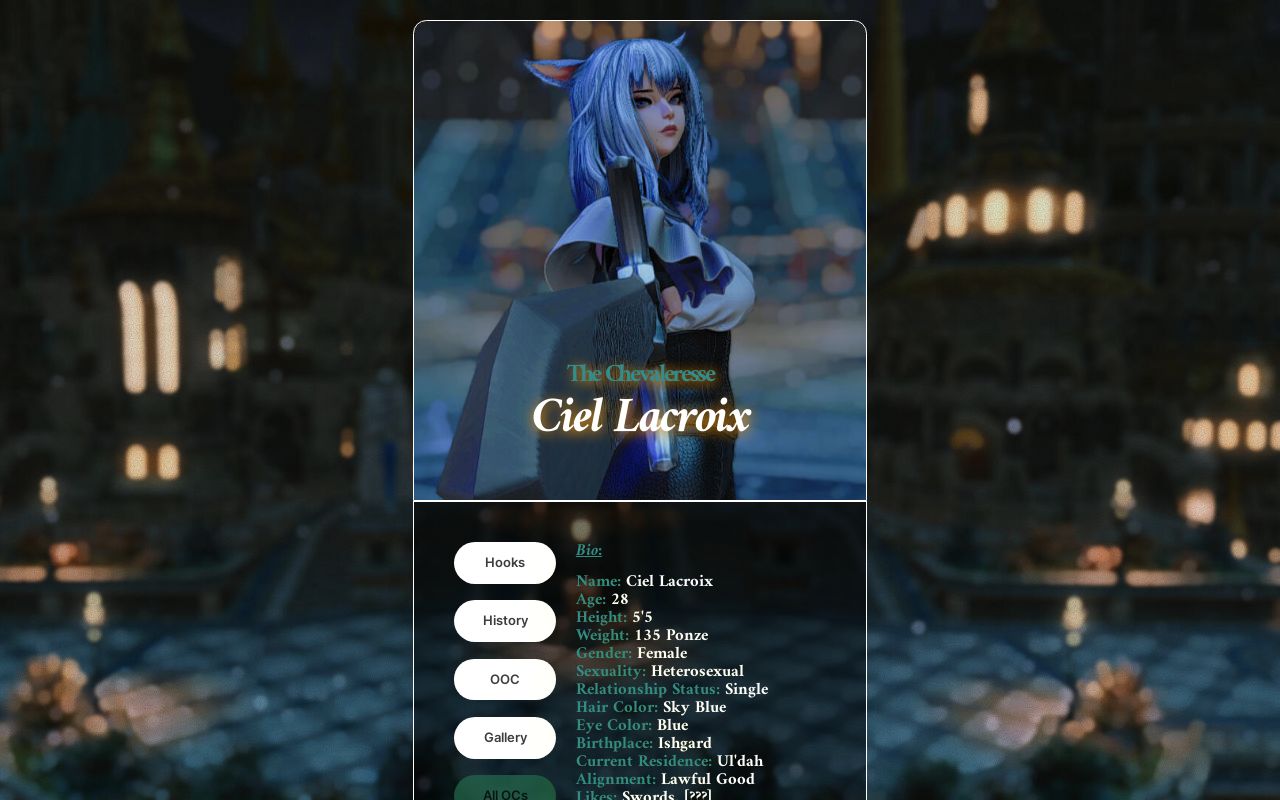Click the underlined Bio heading

(x=588, y=550)
